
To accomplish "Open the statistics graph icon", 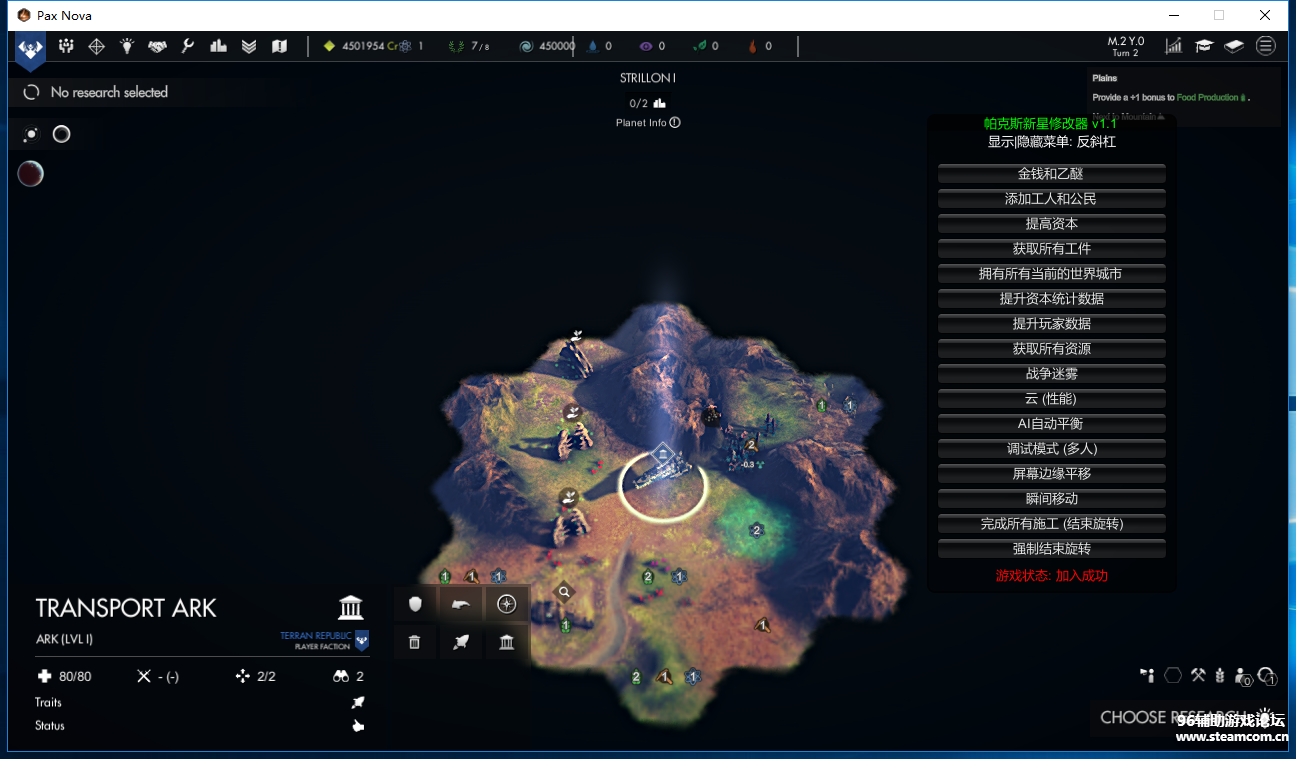I will pos(1174,45).
